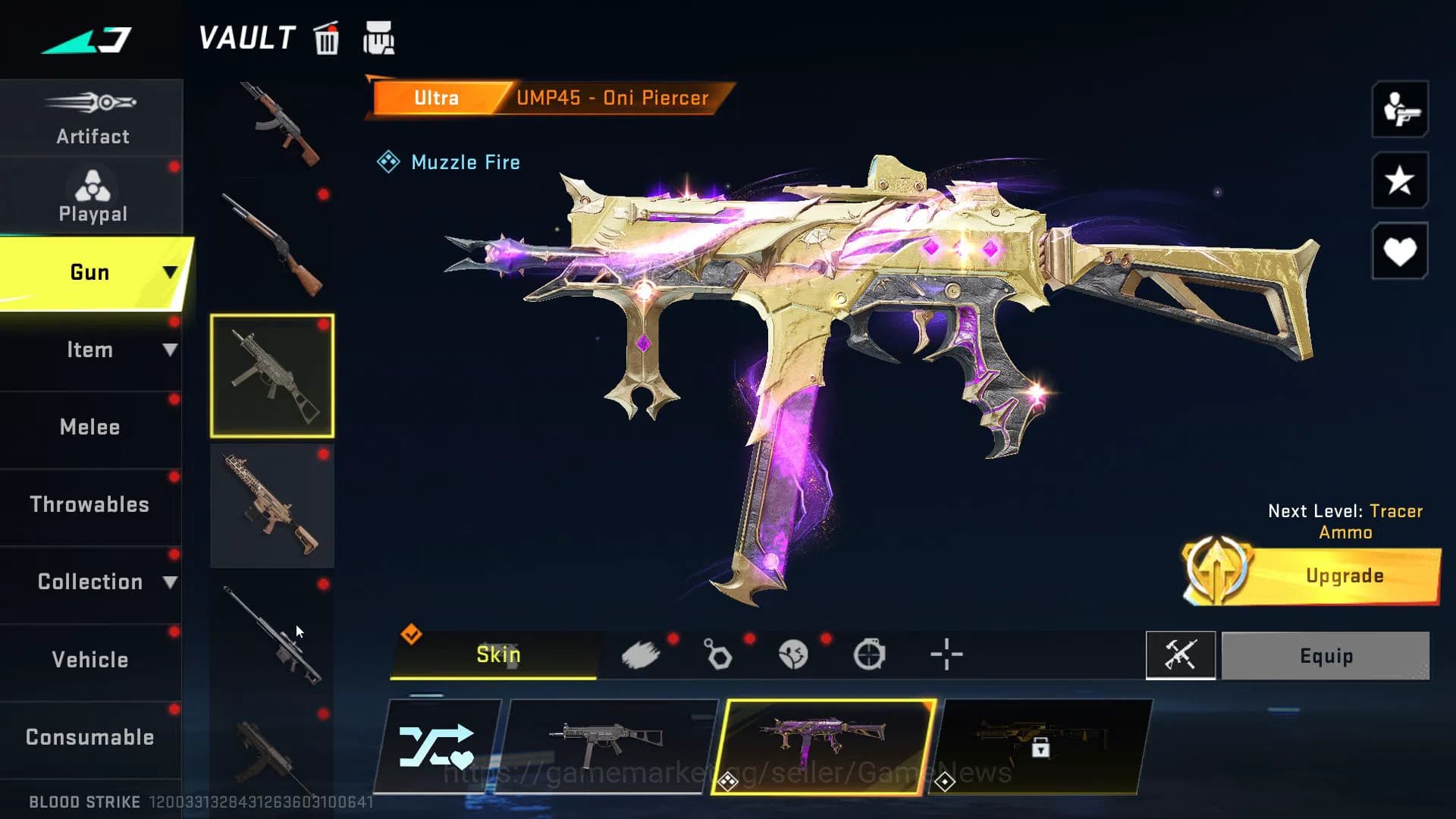
Task: Expand the Gun category dropdown
Action: point(91,271)
